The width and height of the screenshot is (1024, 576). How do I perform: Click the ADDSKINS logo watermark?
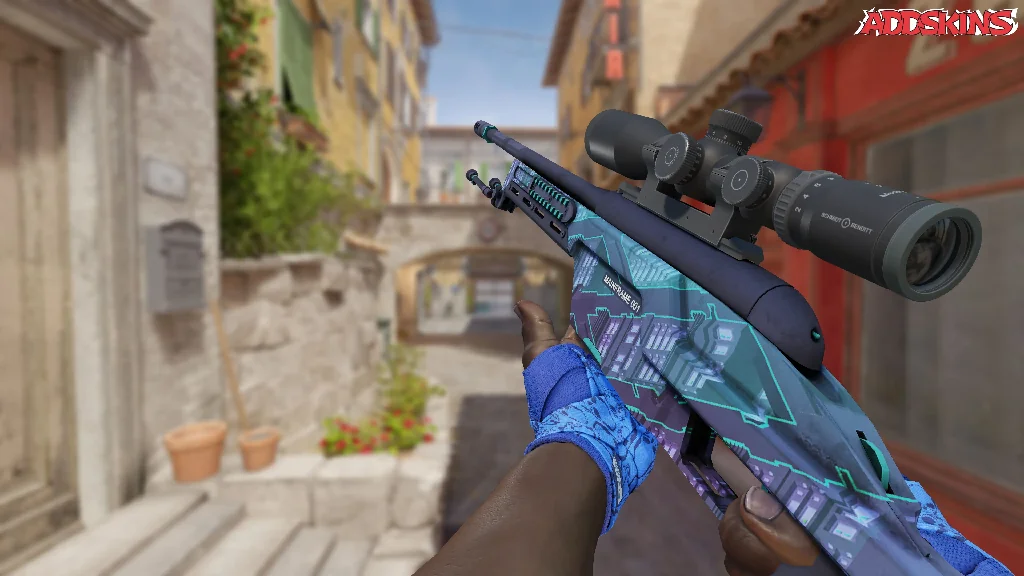[936, 23]
